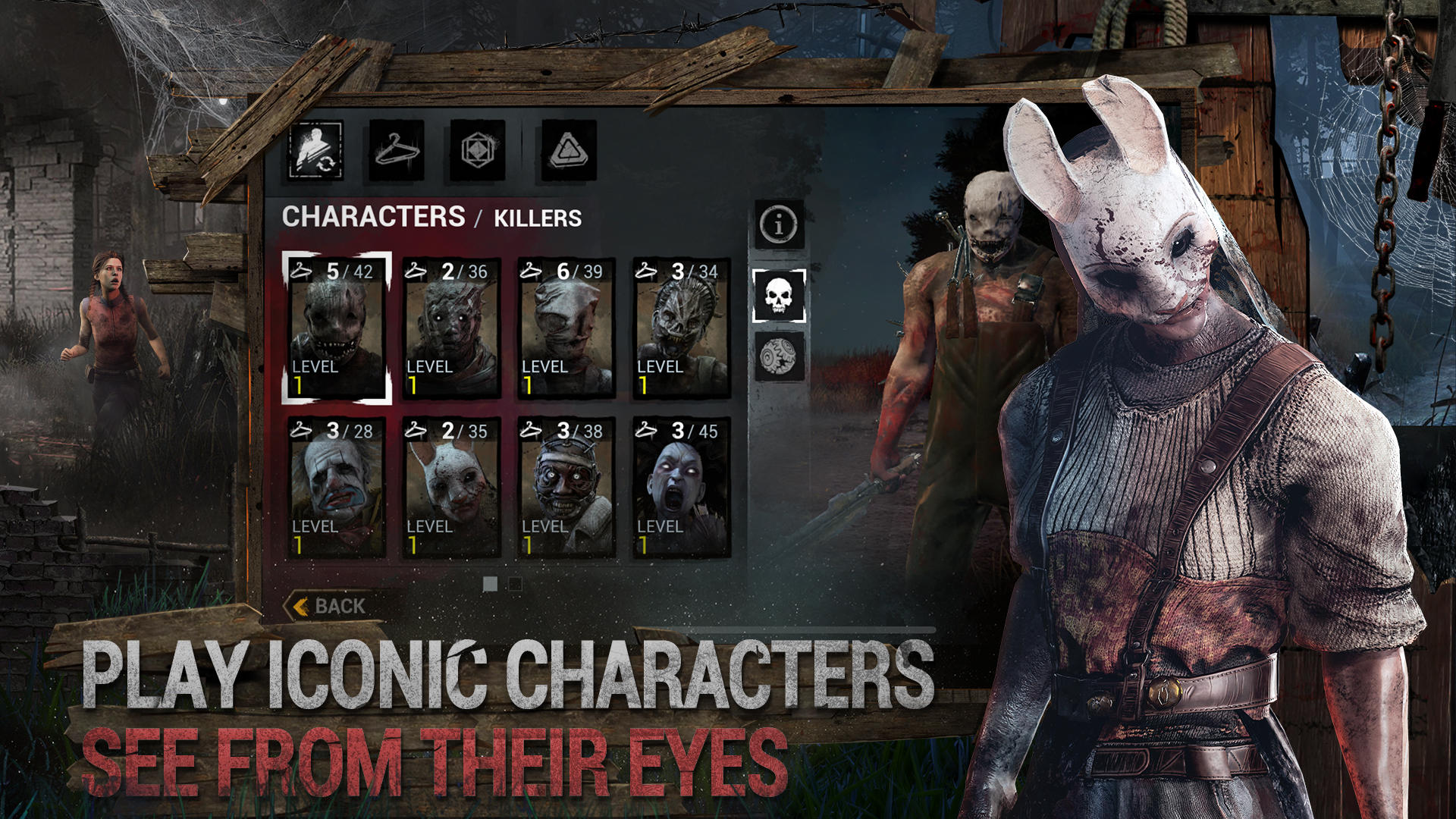Open the second page of killers
Image resolution: width=1456 pixels, height=819 pixels.
coord(517,584)
